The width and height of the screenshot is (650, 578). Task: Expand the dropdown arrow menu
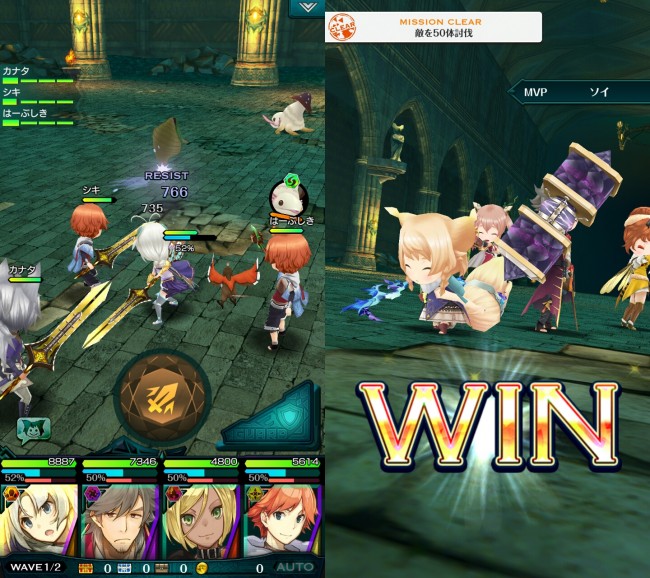click(x=304, y=8)
